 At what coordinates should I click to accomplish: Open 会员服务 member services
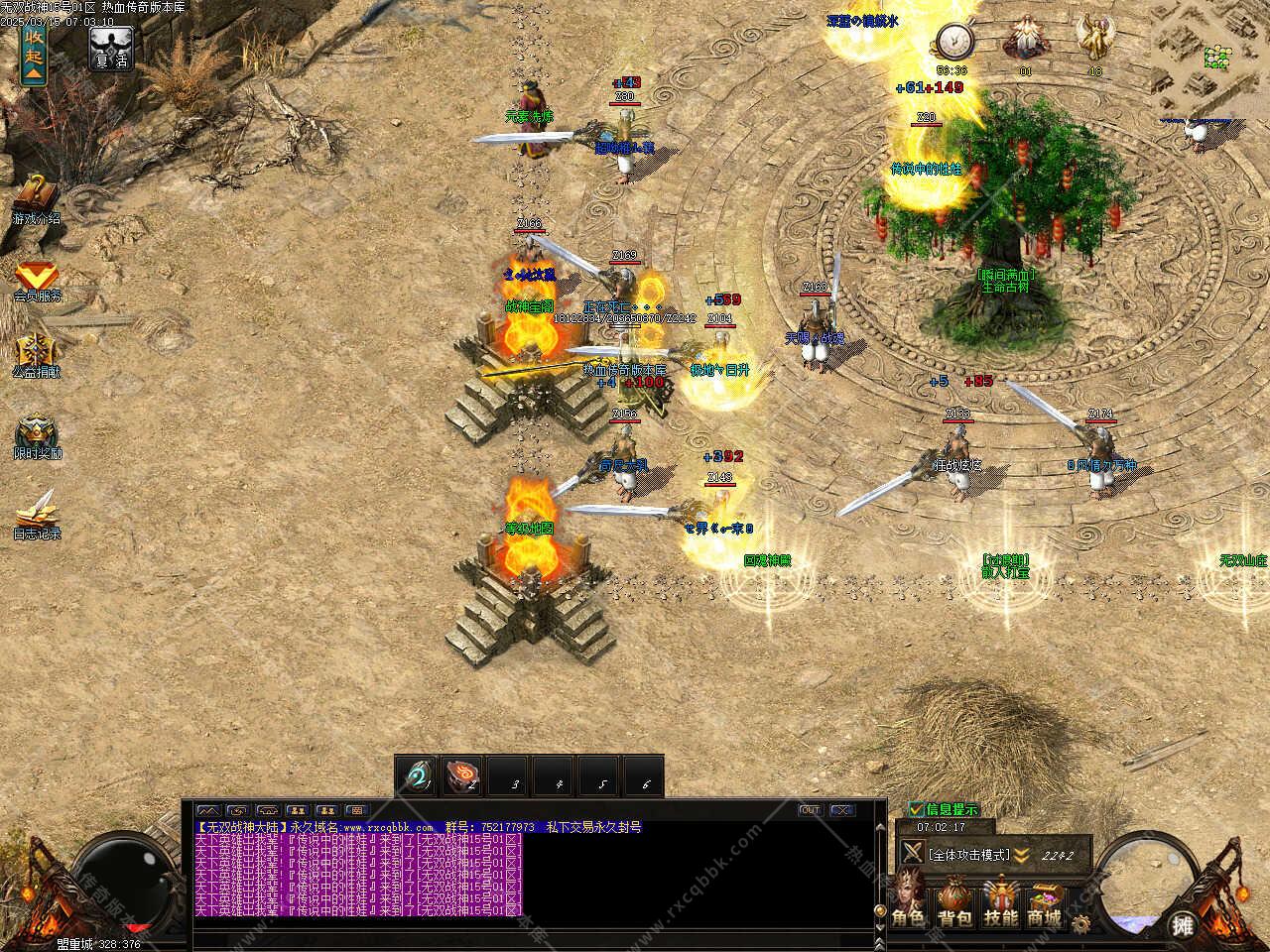click(37, 279)
